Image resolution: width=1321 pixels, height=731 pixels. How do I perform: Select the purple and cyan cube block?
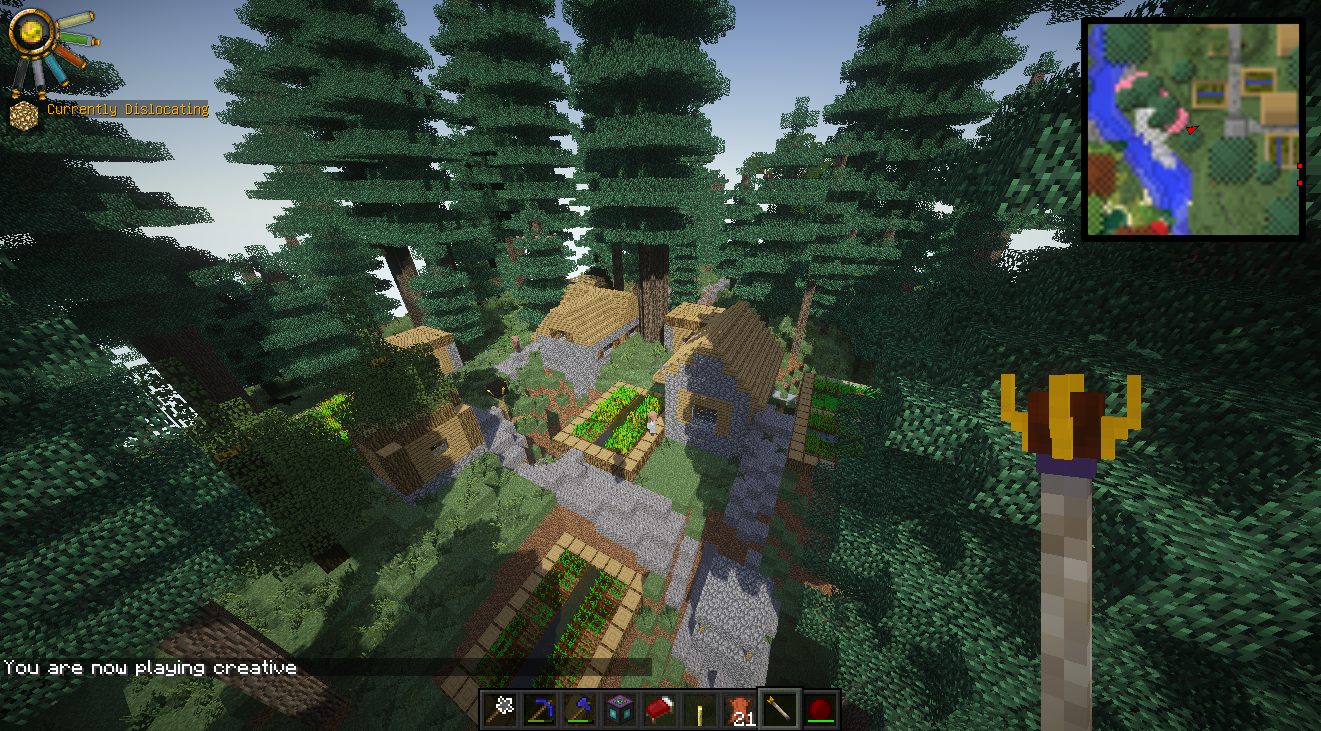(620, 709)
